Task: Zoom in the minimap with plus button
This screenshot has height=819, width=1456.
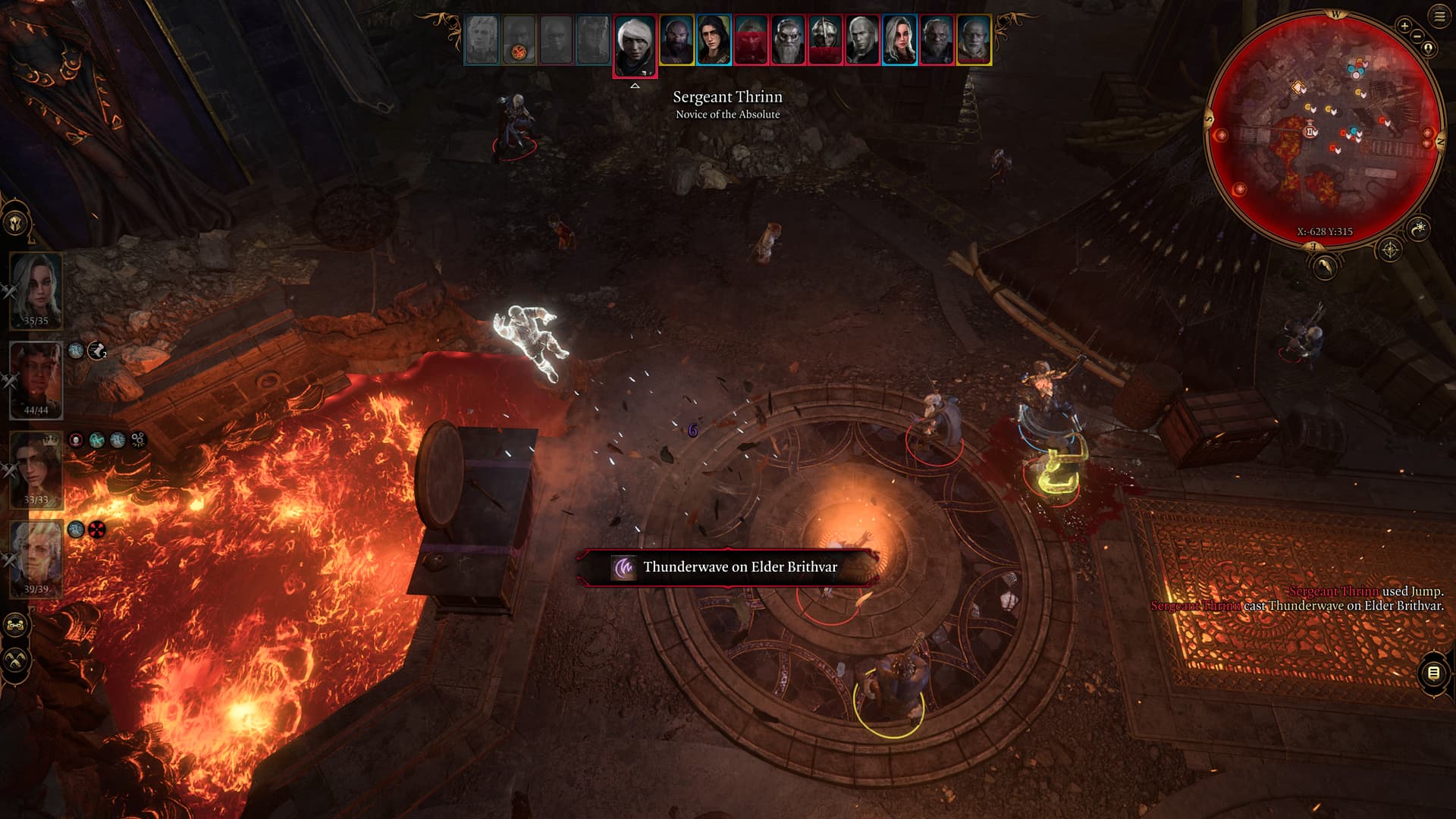Action: pyautogui.click(x=1404, y=26)
